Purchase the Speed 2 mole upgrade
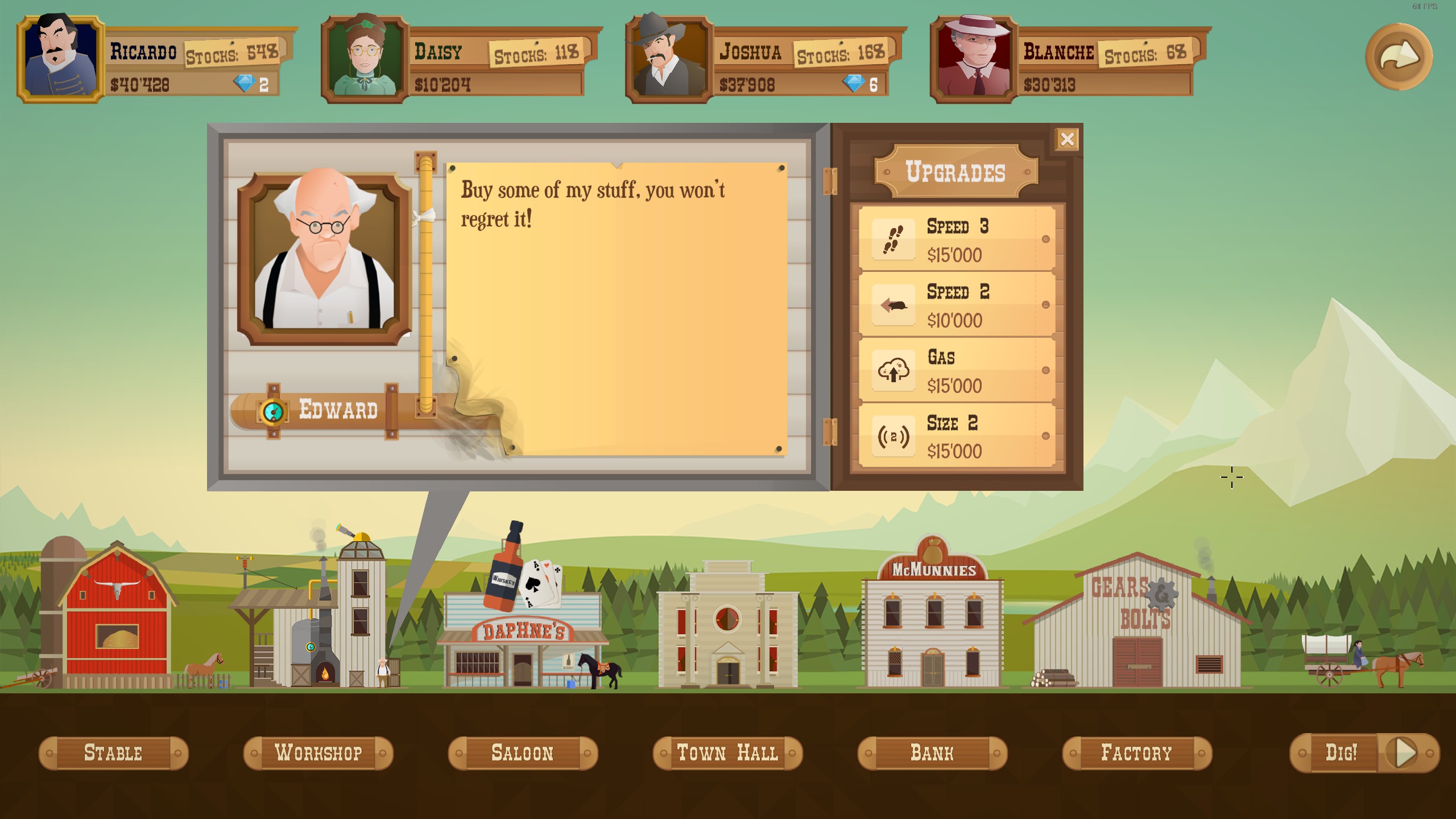1456x819 pixels. (957, 305)
